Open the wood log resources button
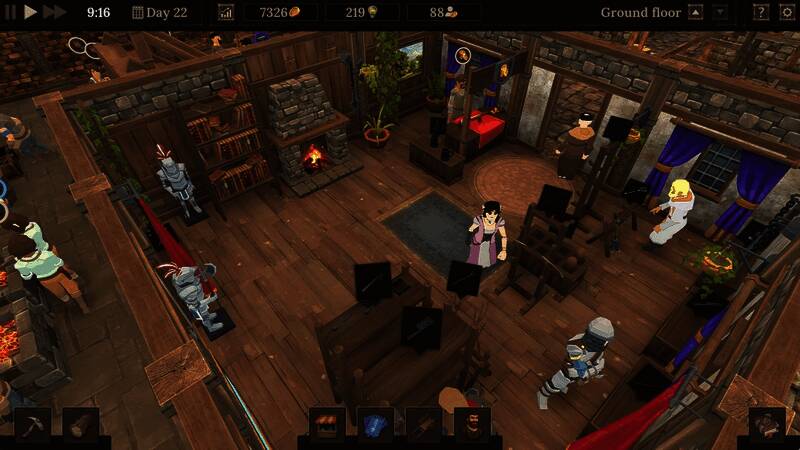Image resolution: width=800 pixels, height=450 pixels. pos(80,425)
